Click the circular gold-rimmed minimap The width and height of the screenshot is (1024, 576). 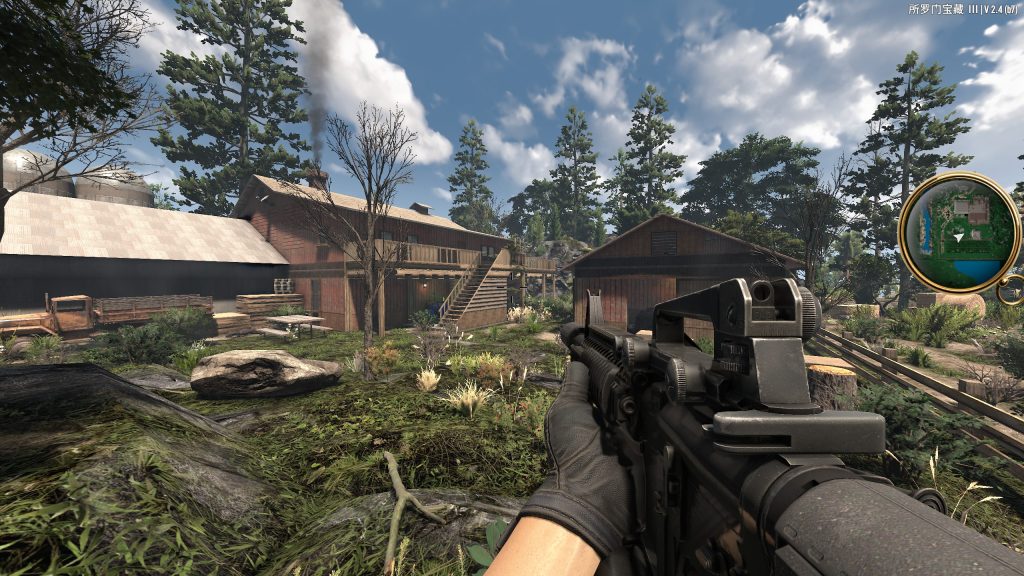[x=959, y=232]
